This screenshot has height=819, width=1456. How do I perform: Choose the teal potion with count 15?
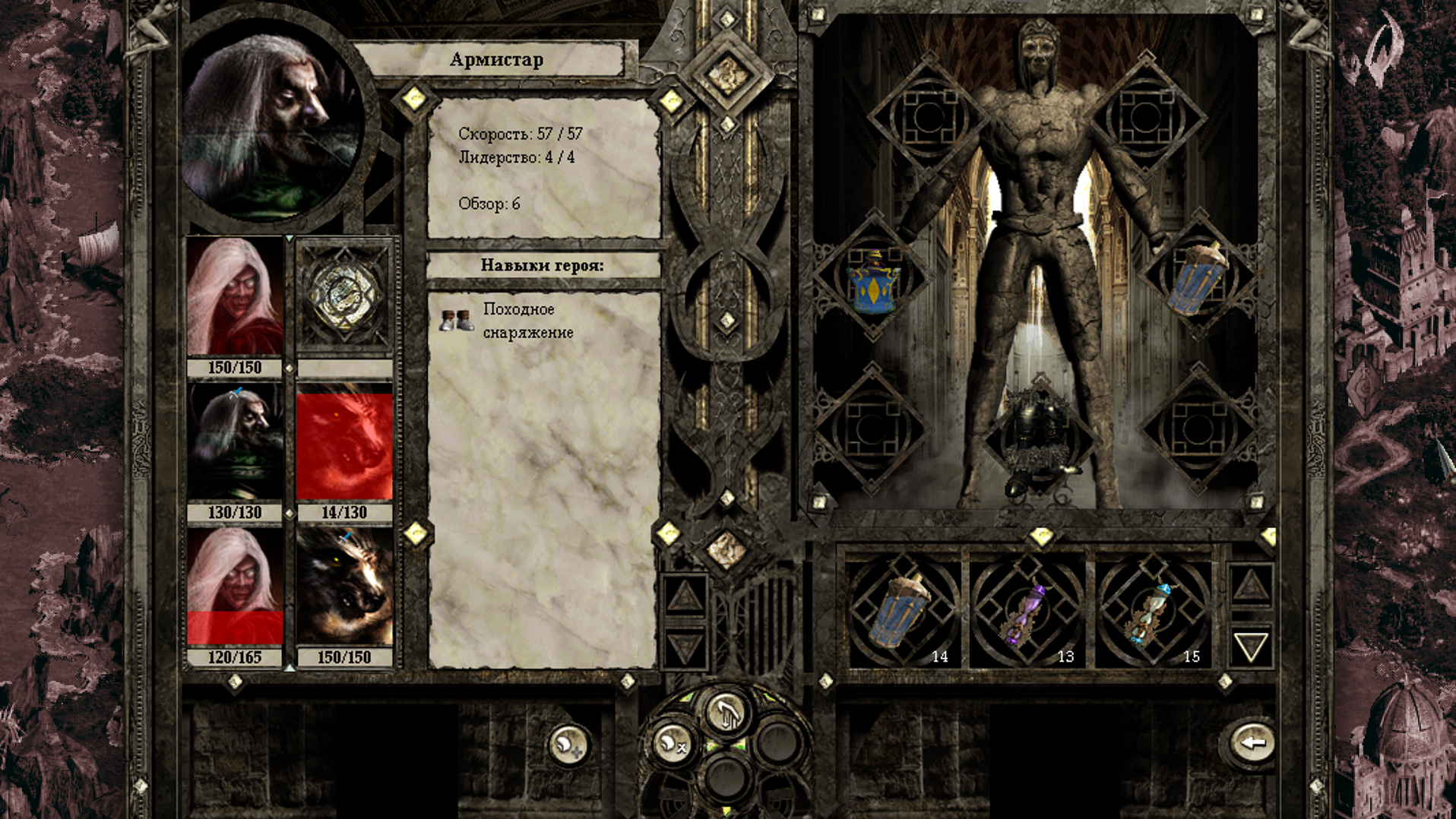pos(1152,612)
